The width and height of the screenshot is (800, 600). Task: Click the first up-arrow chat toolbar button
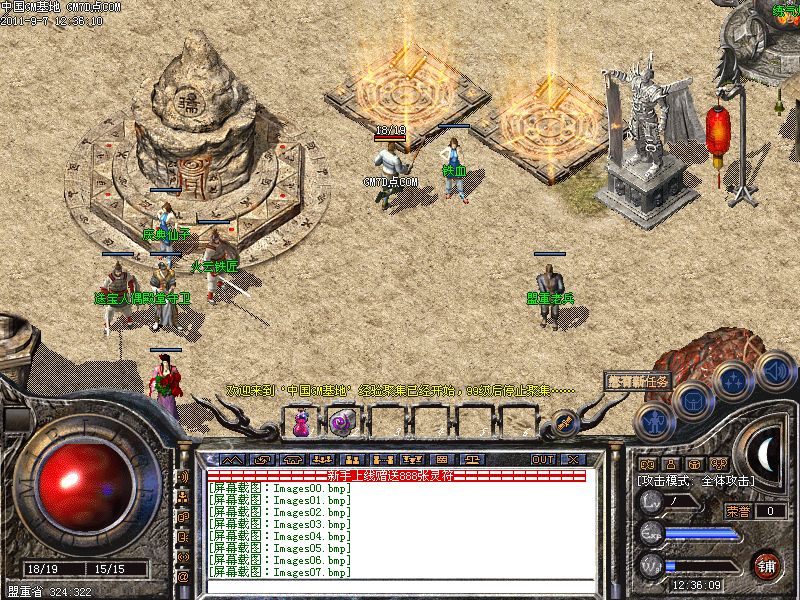click(x=233, y=459)
